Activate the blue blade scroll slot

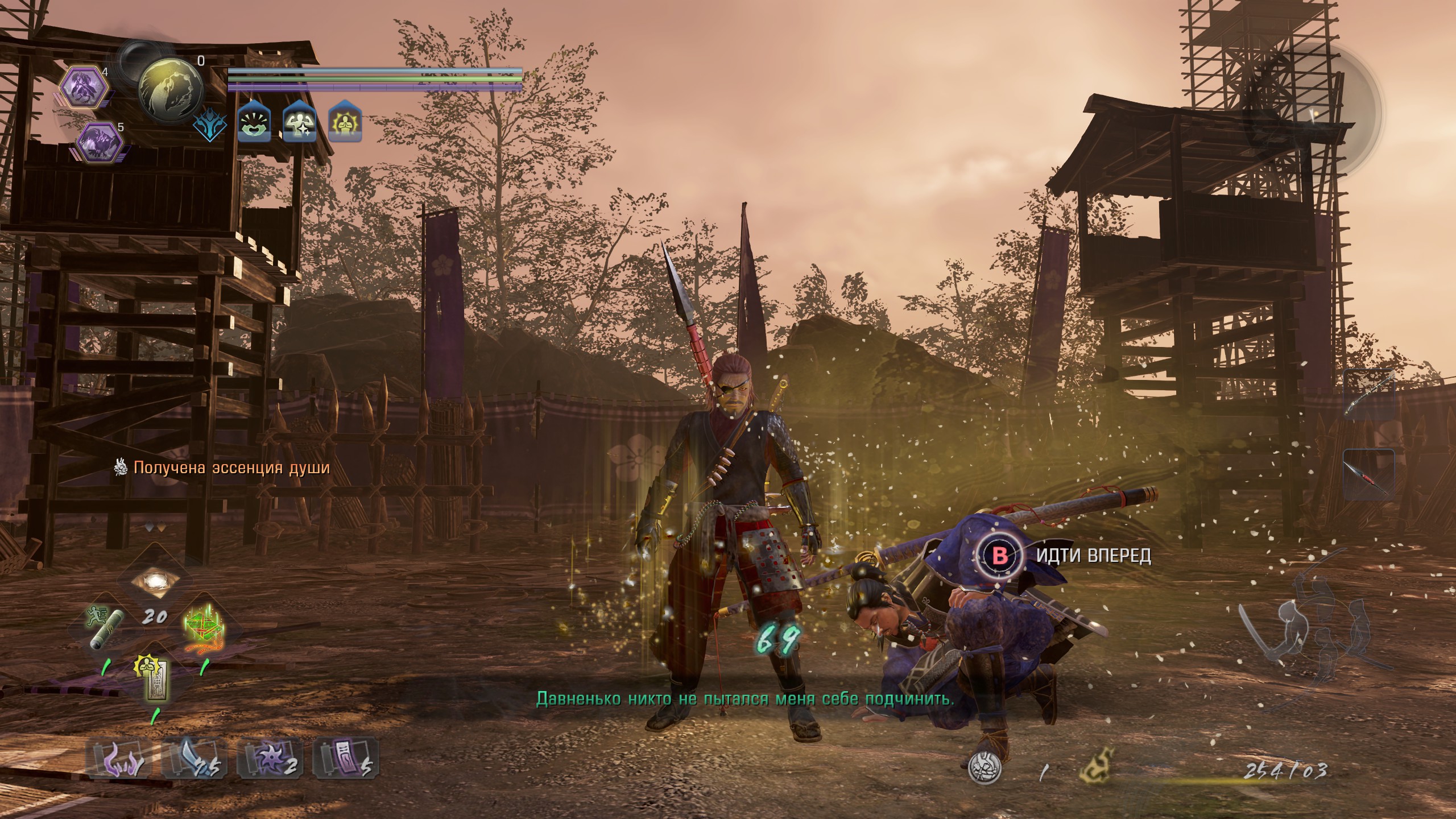point(194,759)
